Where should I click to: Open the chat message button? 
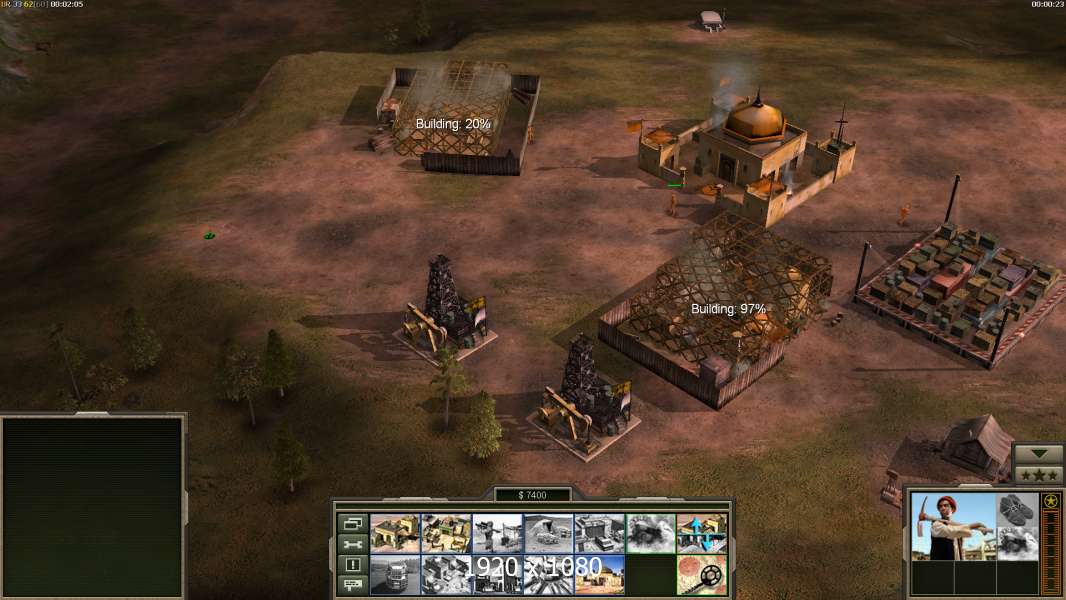352,586
